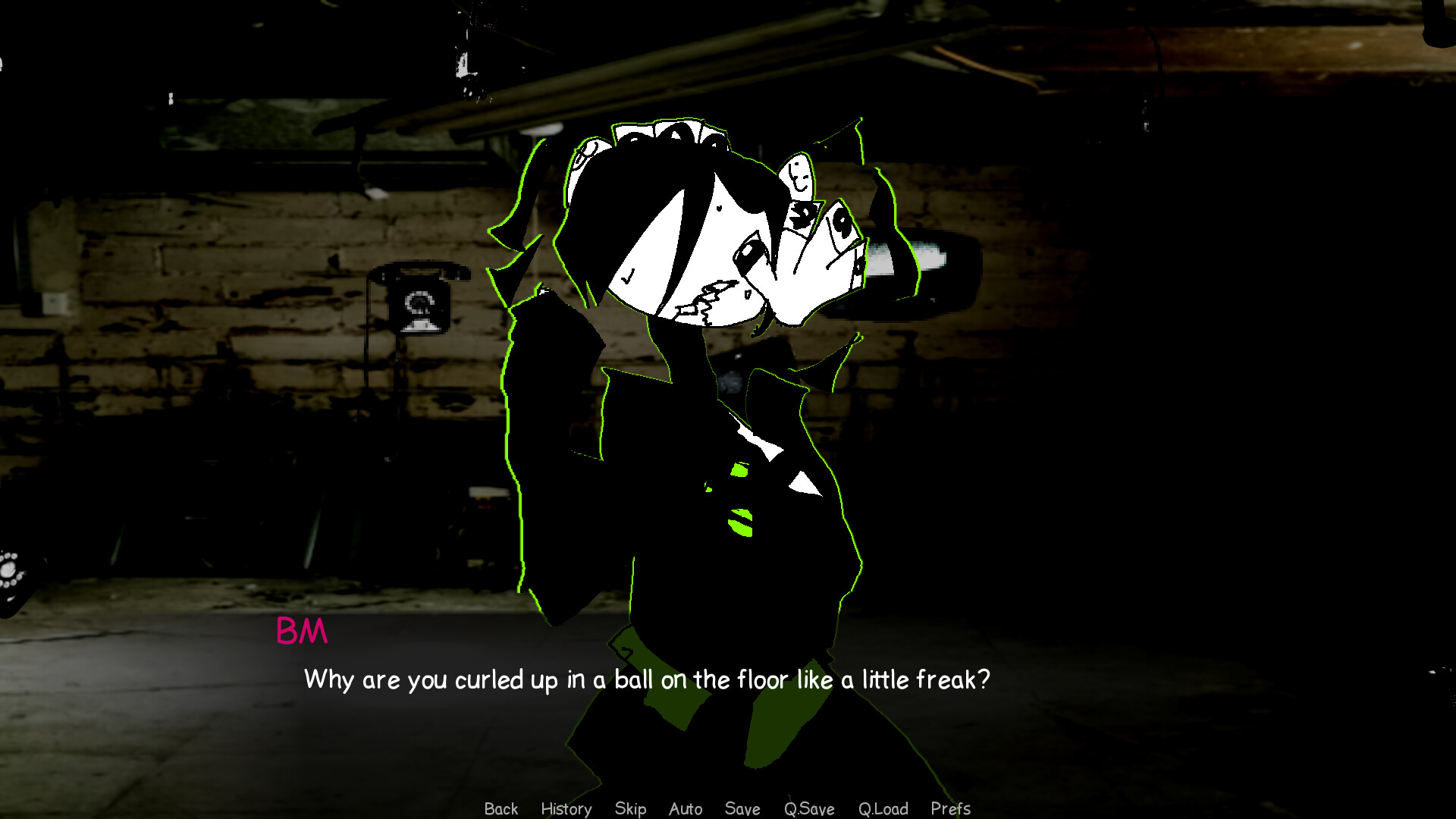Viewport: 1456px width, 819px height.
Task: Q.Load the last quick save
Action: click(883, 808)
